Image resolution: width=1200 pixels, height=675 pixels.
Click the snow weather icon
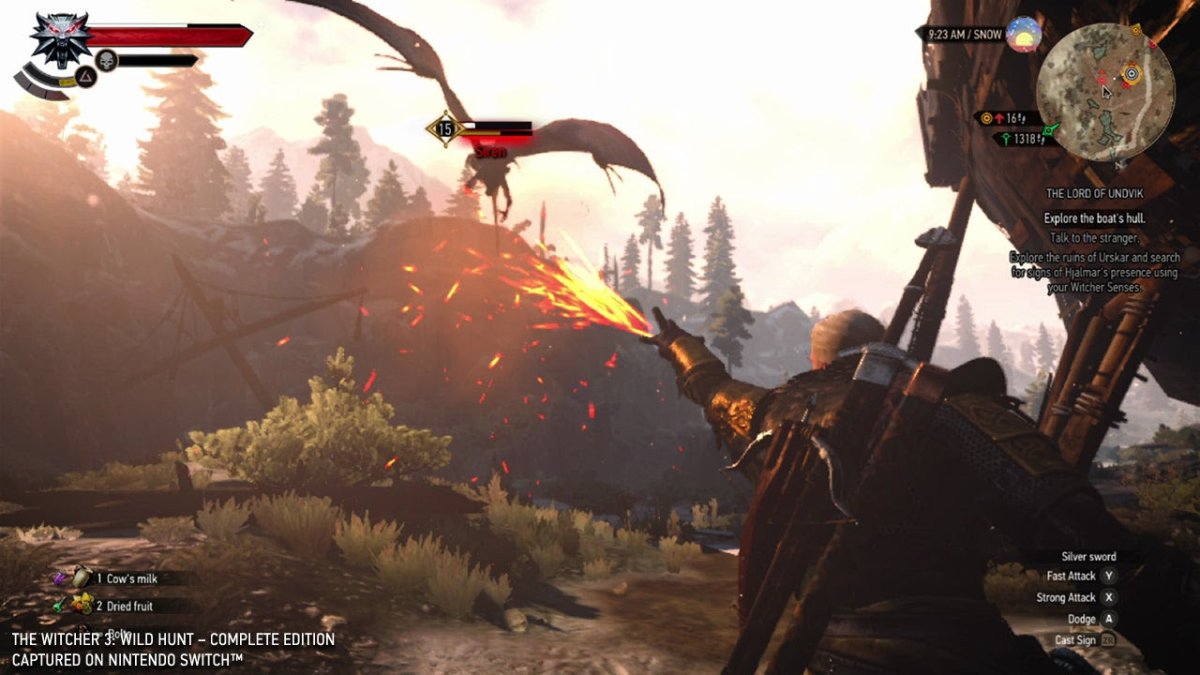tap(1023, 35)
